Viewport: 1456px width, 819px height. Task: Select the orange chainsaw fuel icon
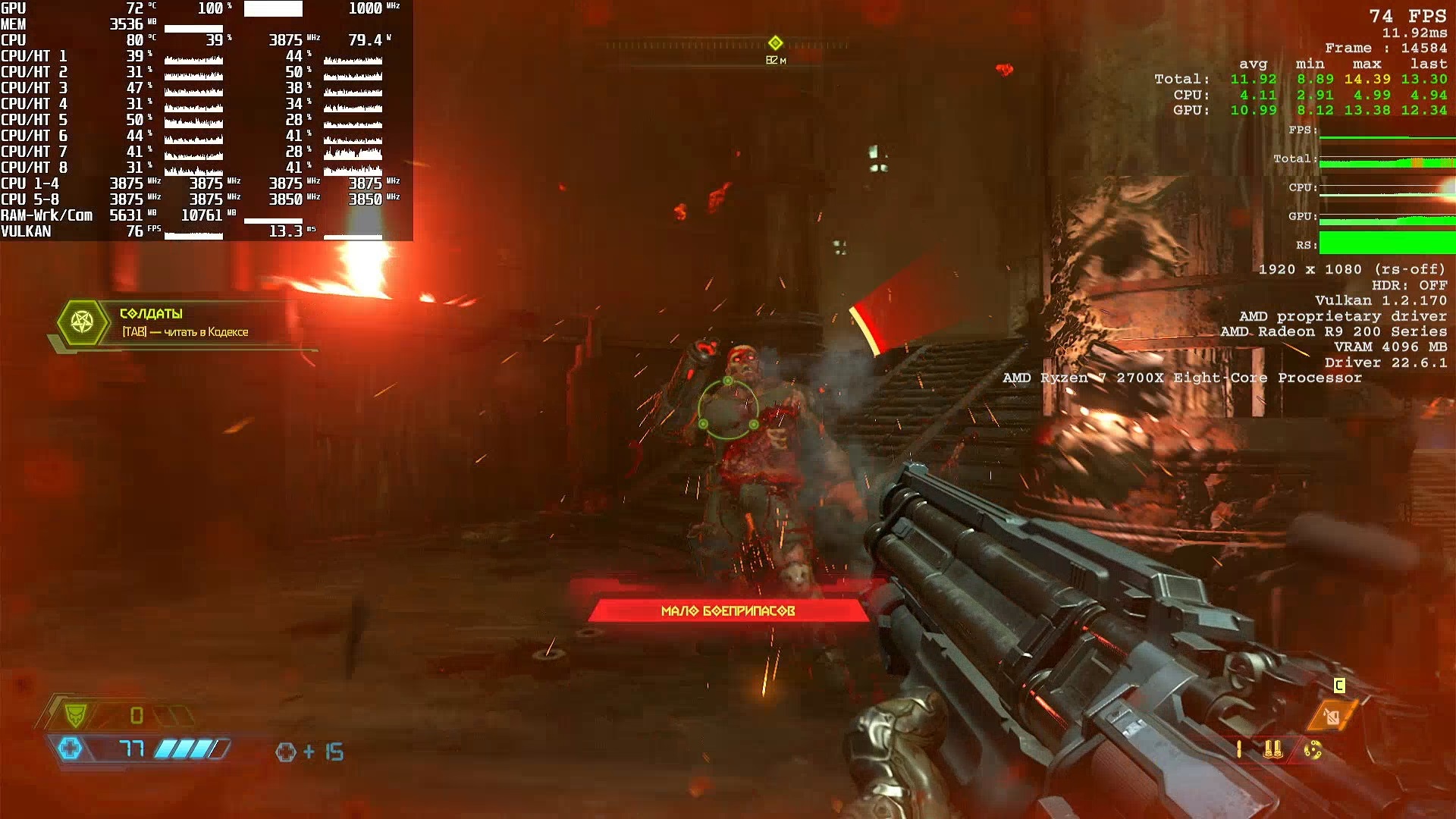point(1332,715)
